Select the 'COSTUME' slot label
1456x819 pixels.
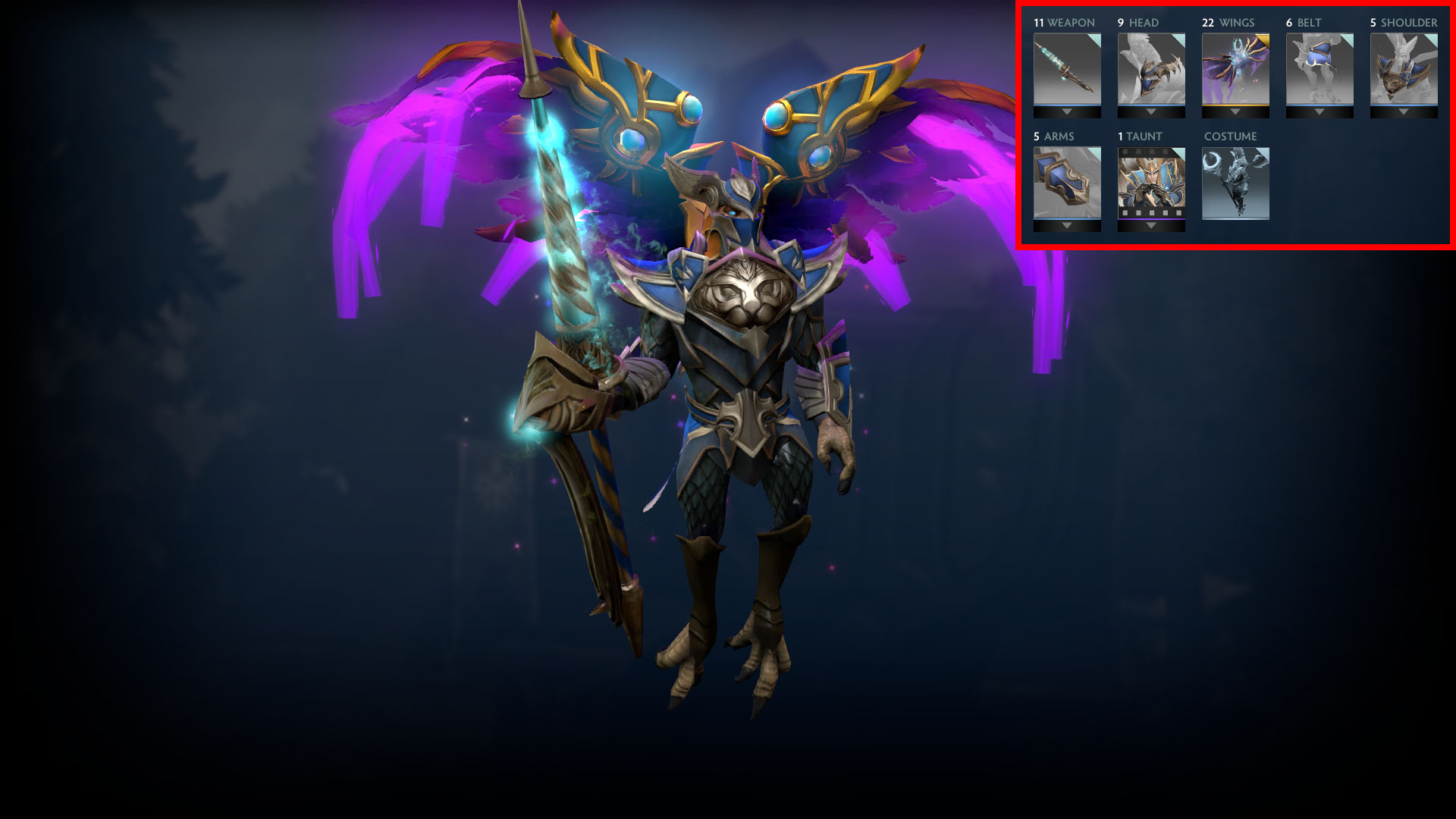(1231, 136)
